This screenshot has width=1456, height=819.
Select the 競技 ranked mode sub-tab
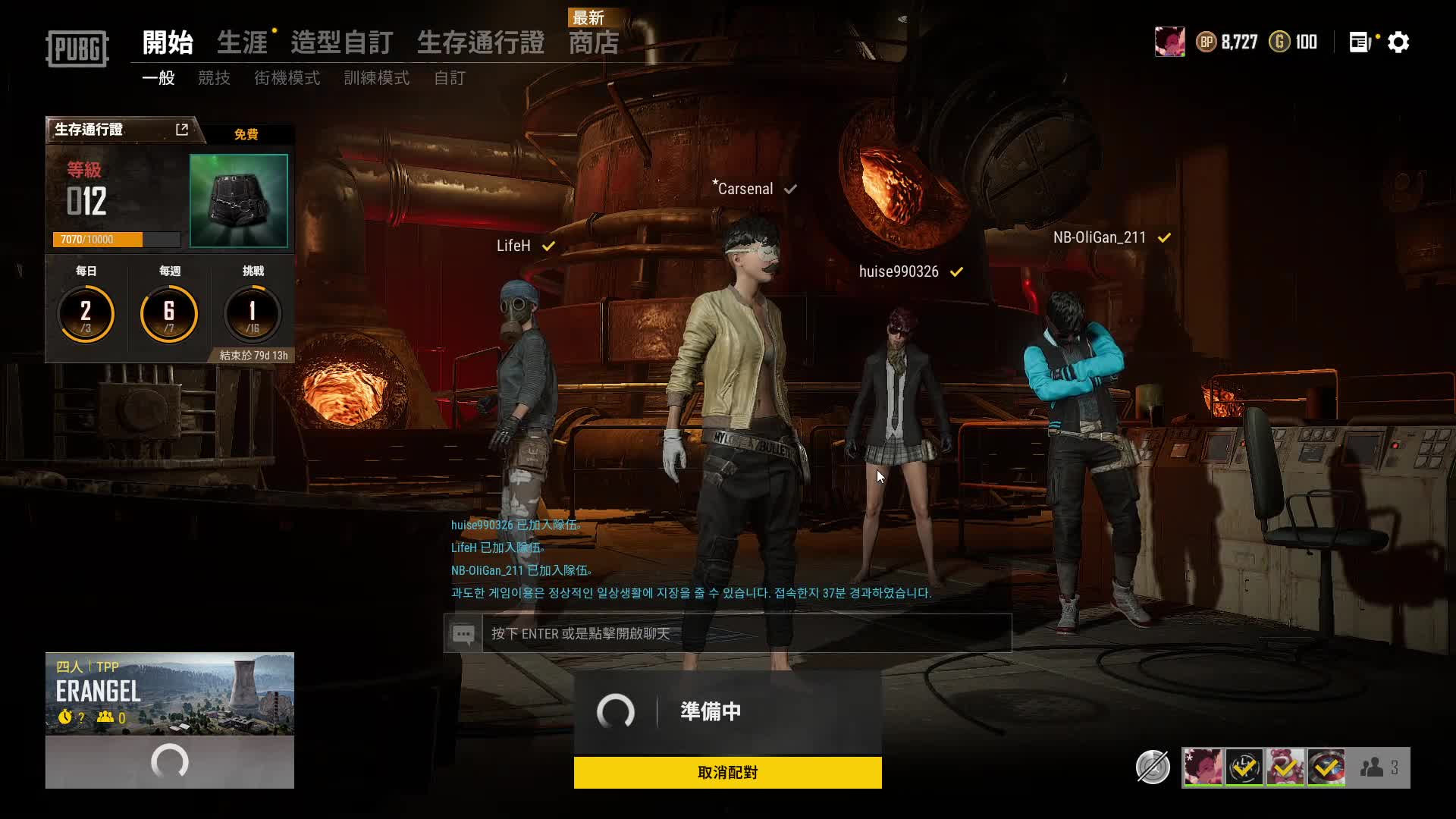(x=214, y=78)
